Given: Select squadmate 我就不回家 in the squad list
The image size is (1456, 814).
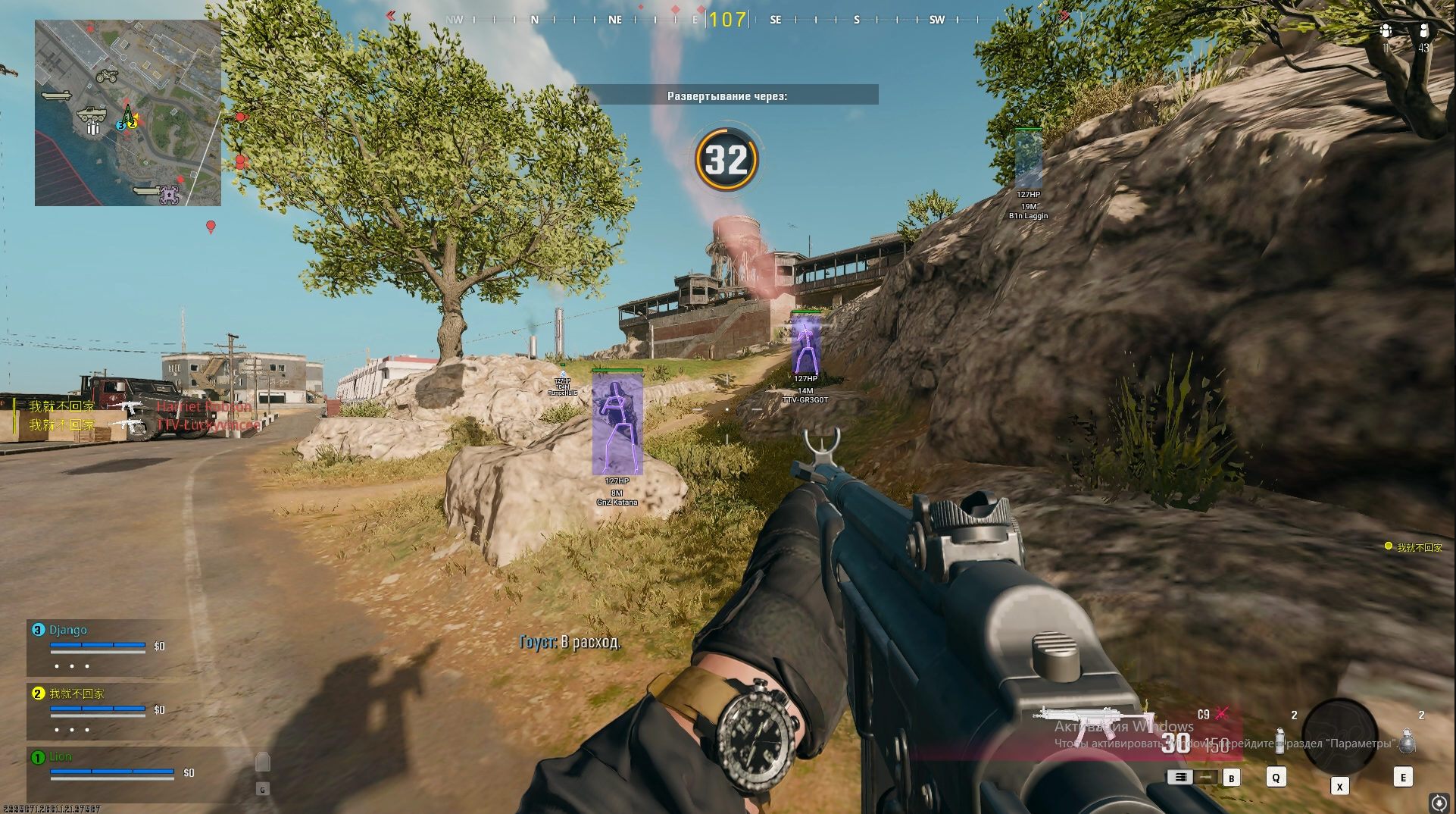Looking at the screenshot, I should (x=77, y=693).
